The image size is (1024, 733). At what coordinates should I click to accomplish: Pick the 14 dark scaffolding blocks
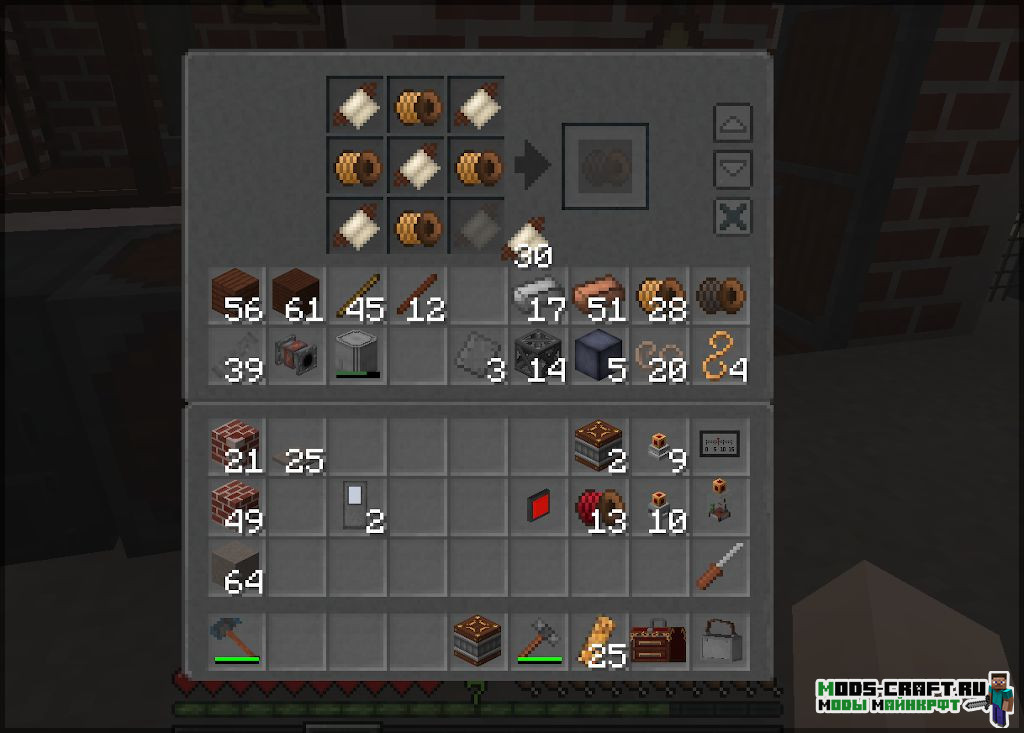[537, 356]
